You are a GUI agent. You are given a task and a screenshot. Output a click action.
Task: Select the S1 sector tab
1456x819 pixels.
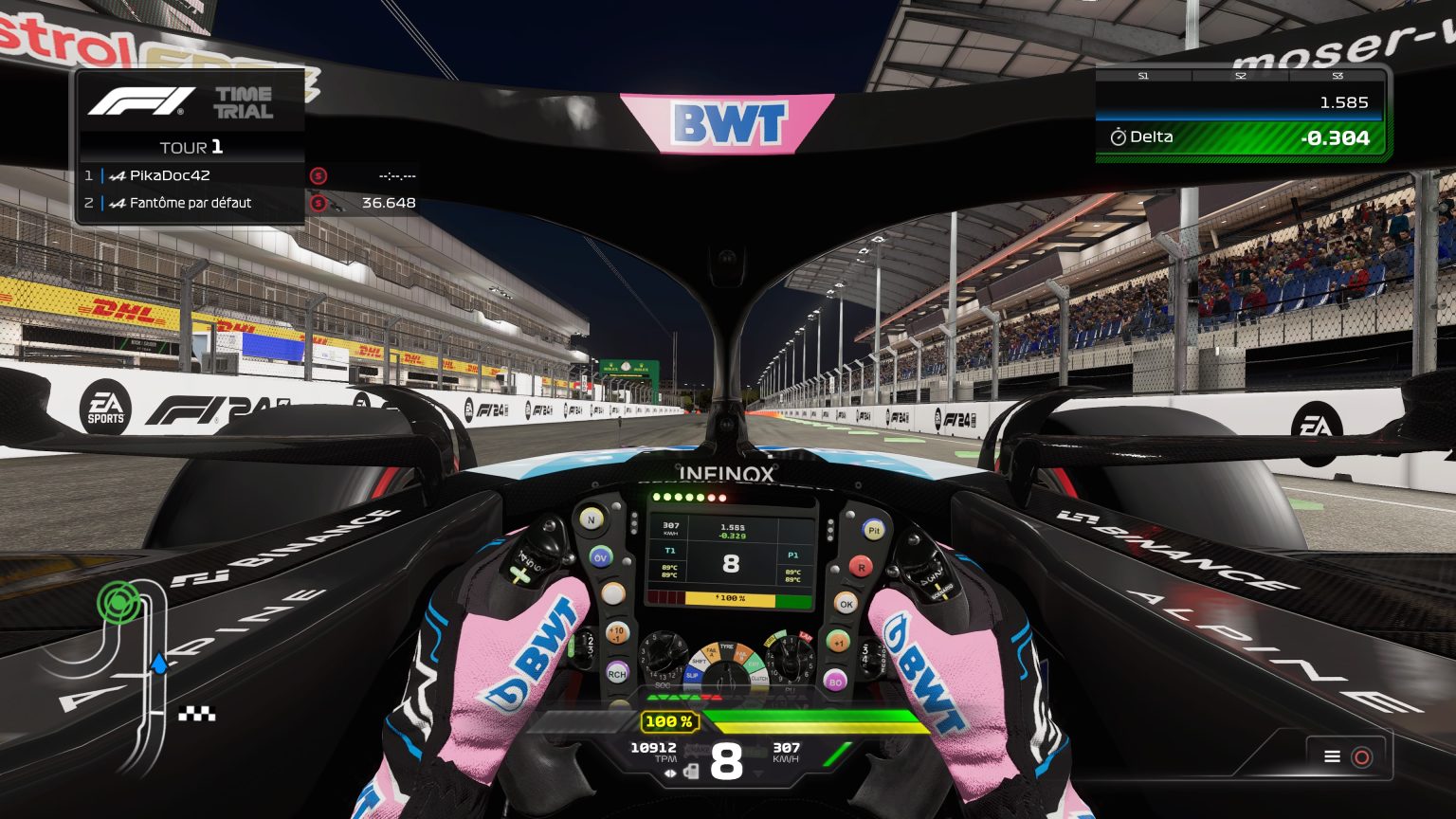point(1142,77)
